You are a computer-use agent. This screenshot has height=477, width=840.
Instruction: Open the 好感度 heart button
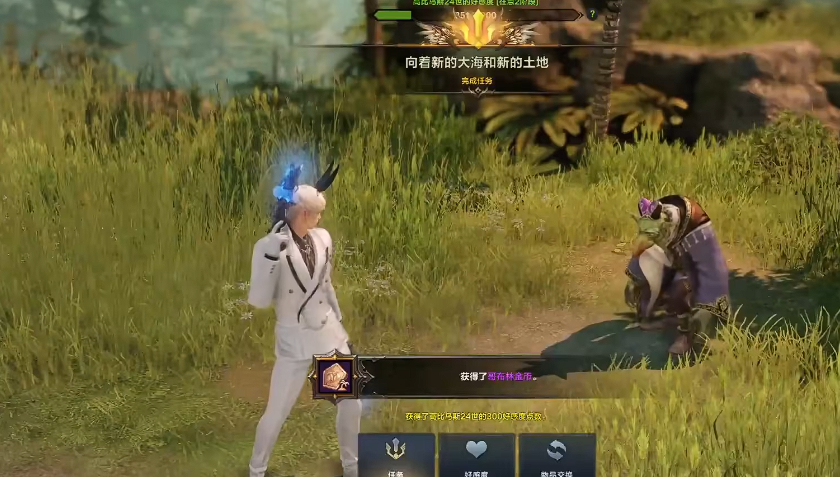[x=476, y=456]
